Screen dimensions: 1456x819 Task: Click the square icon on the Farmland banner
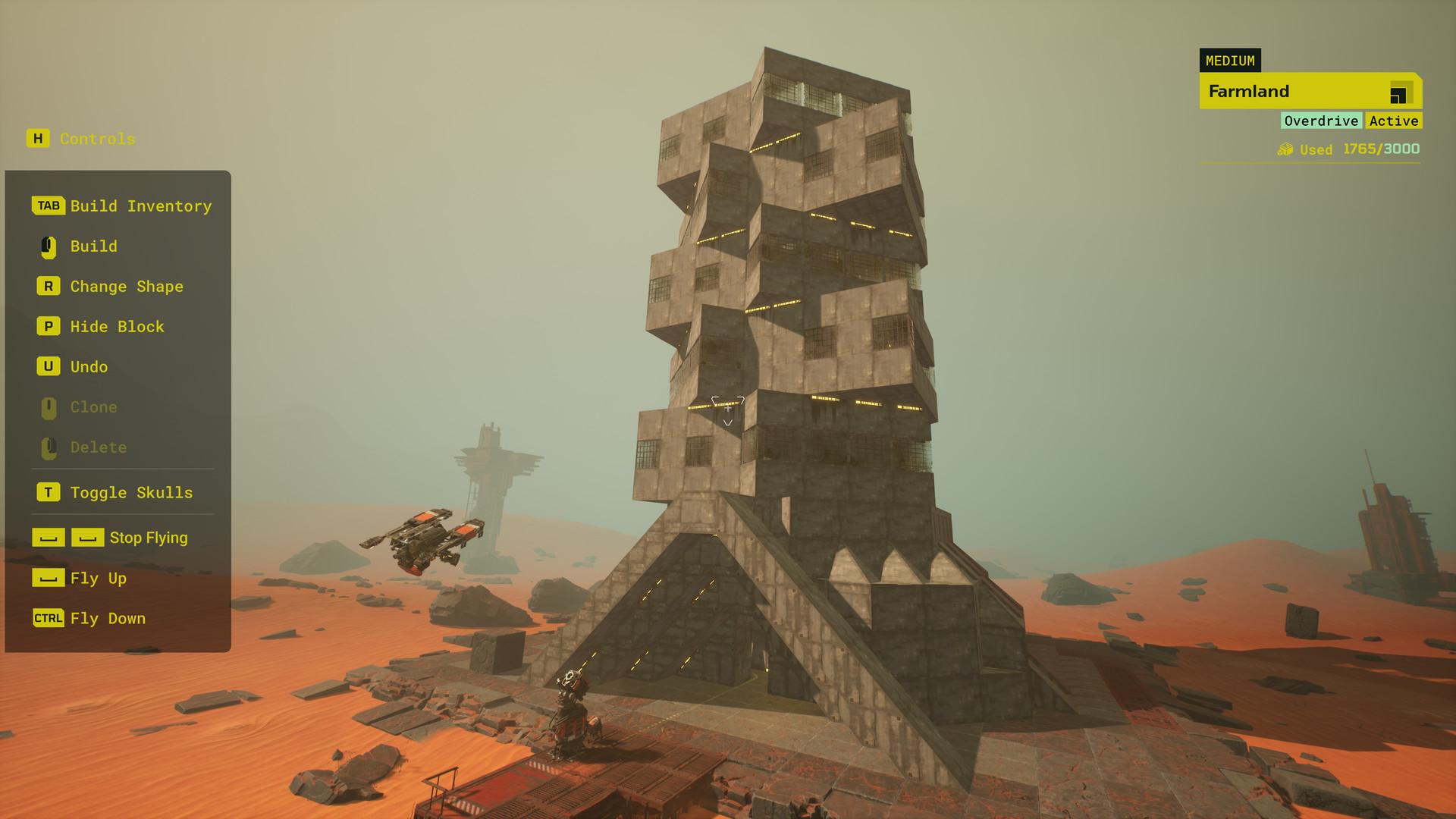coord(1398,95)
